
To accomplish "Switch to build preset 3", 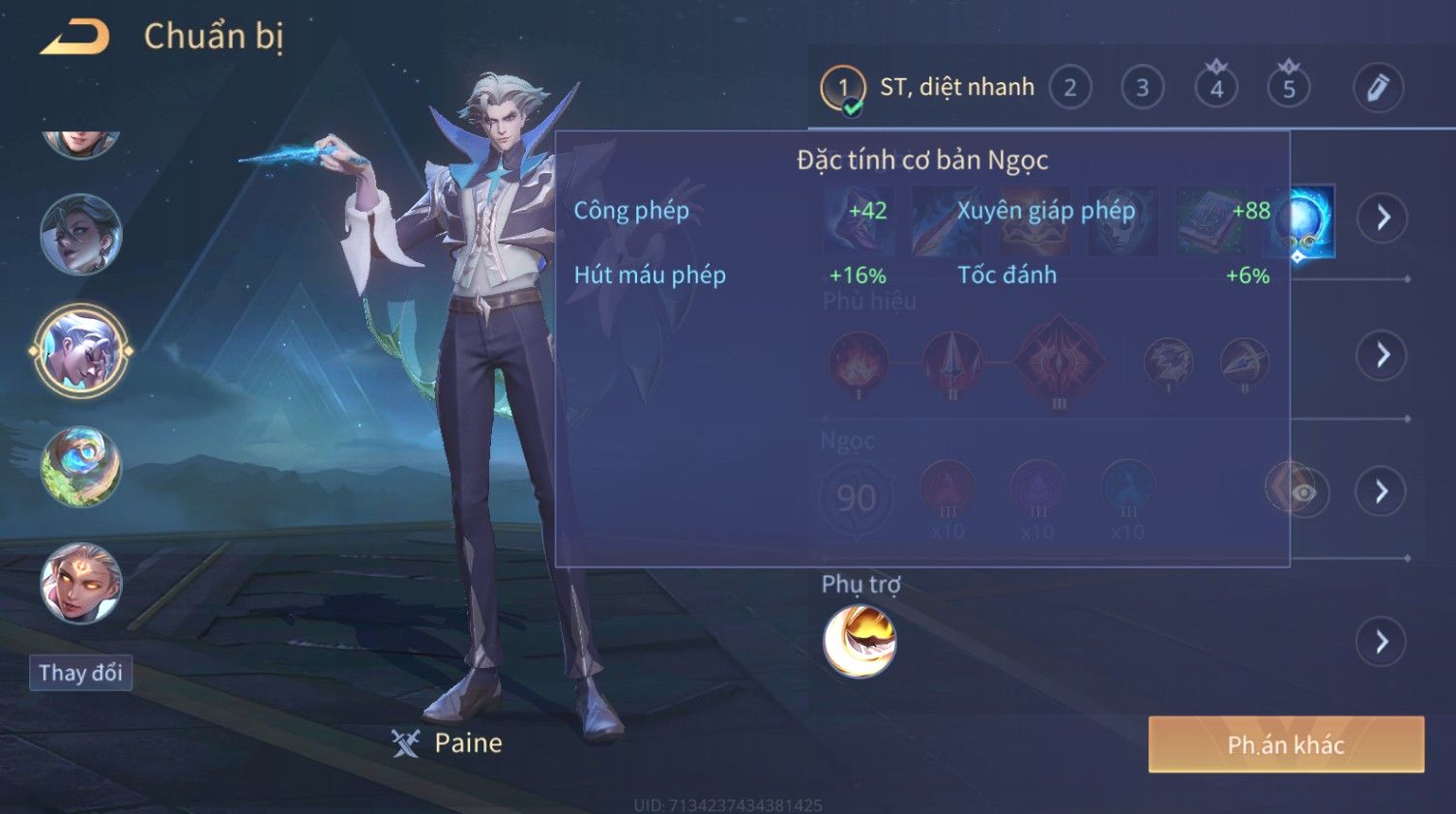I will coord(1142,88).
